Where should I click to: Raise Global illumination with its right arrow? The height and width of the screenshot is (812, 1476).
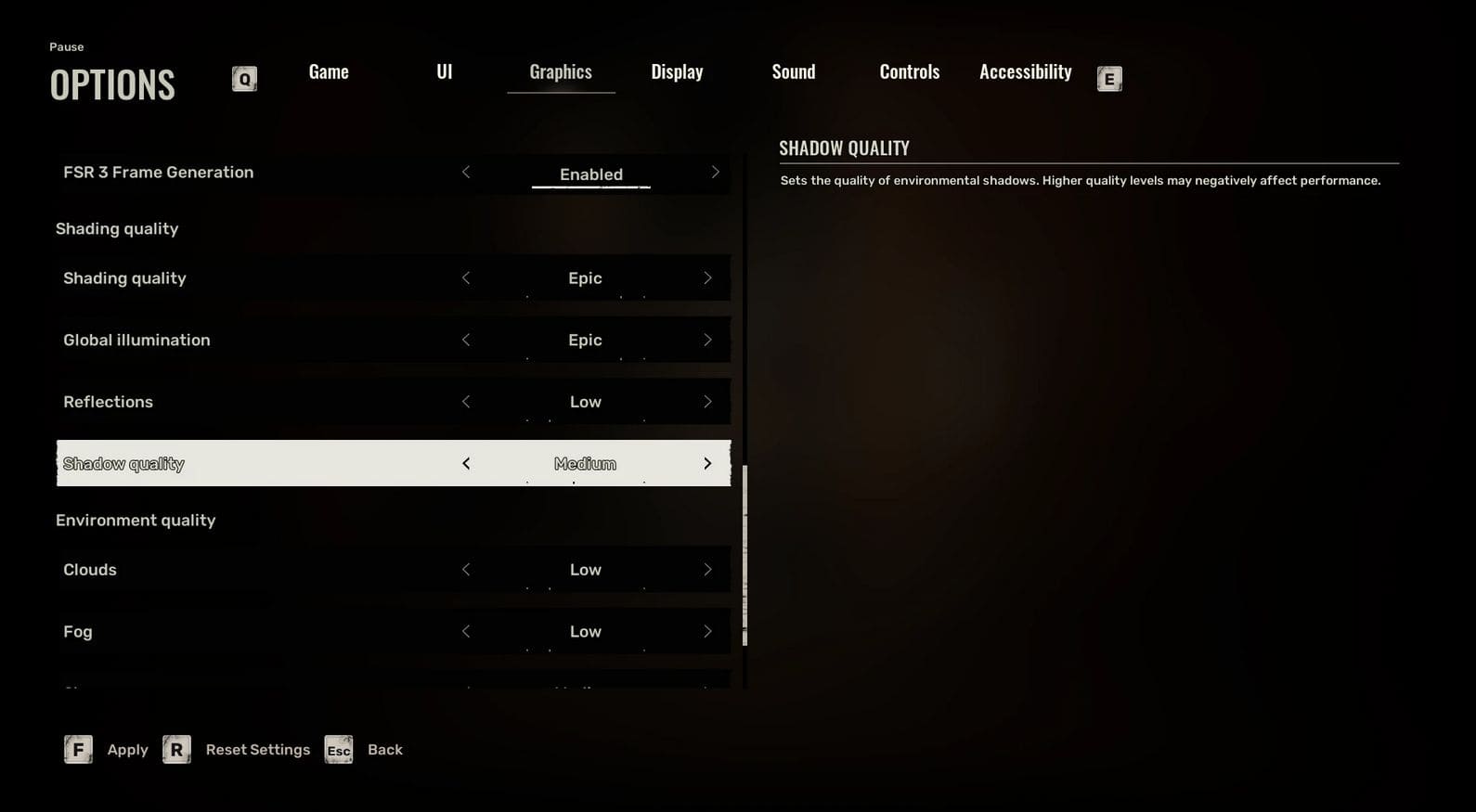pyautogui.click(x=707, y=341)
